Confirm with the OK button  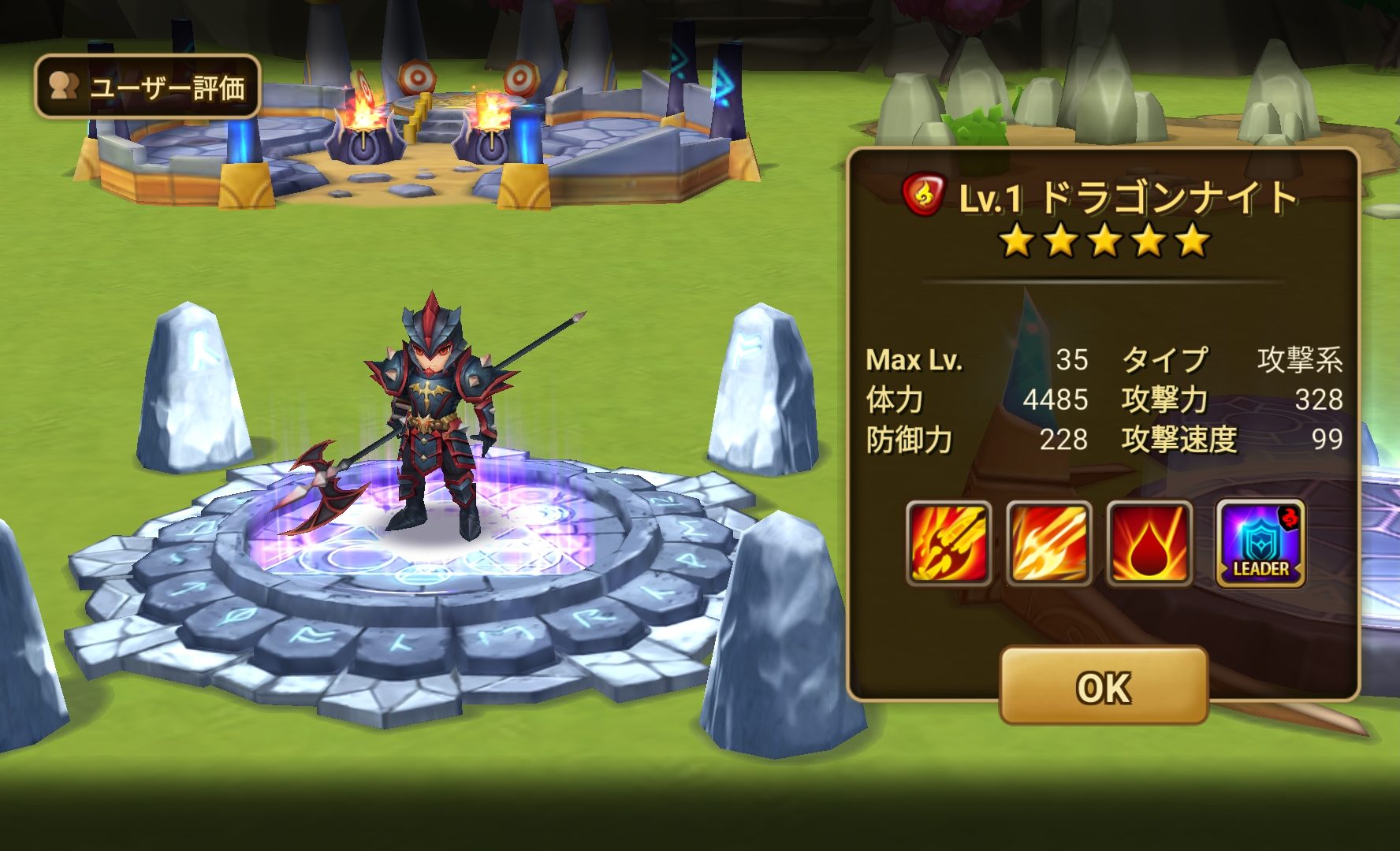point(1103,686)
